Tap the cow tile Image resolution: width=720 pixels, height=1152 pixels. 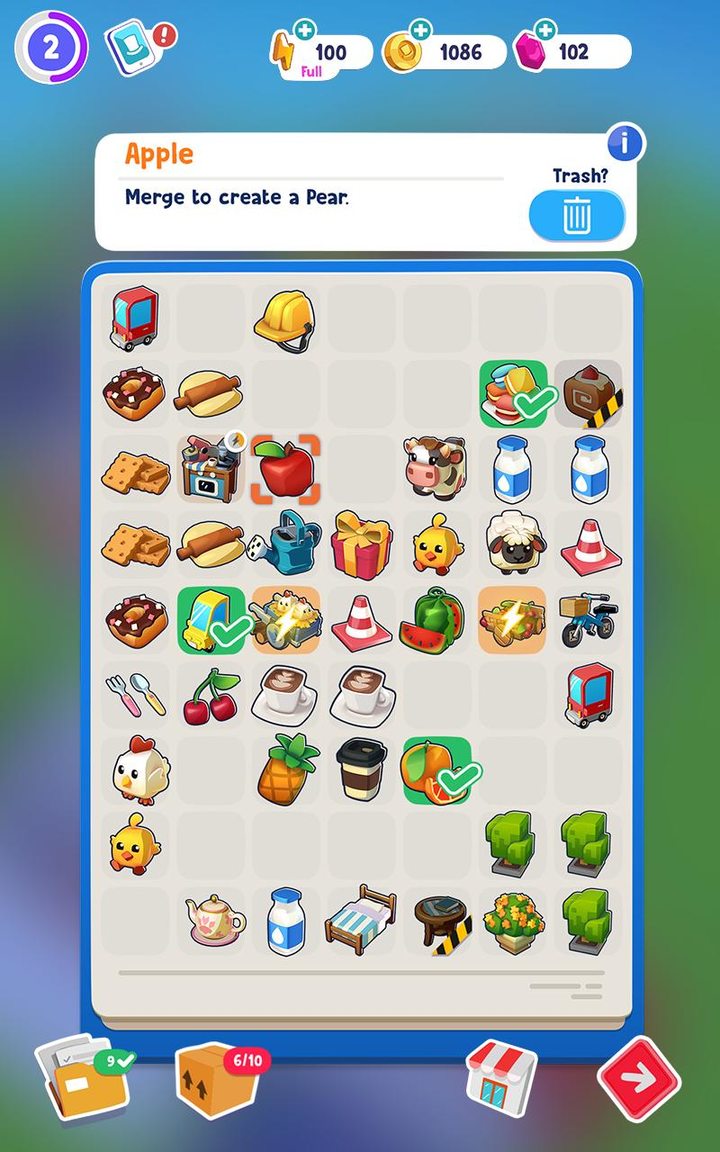[x=436, y=467]
